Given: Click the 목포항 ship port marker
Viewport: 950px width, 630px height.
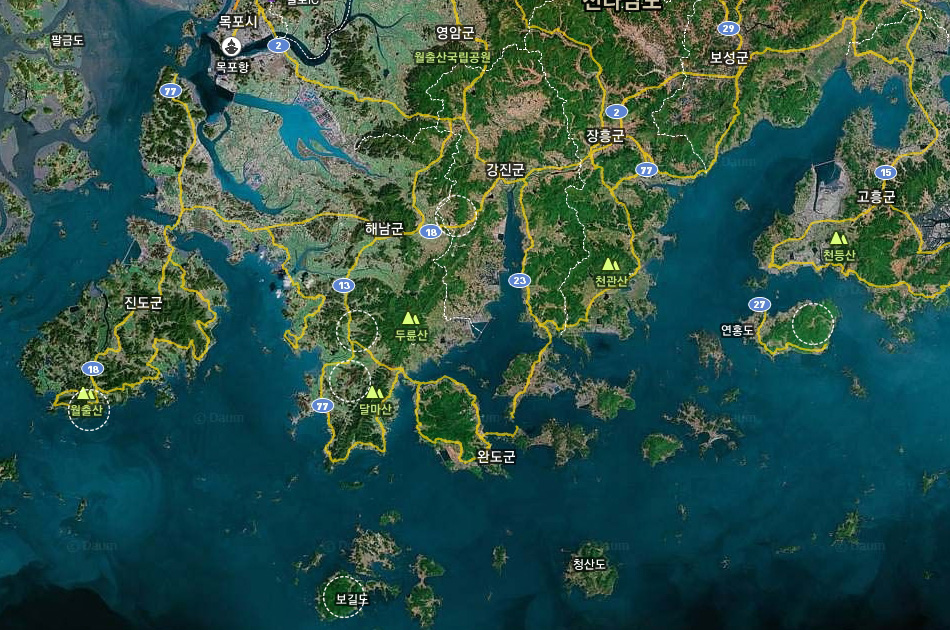Looking at the screenshot, I should click(x=232, y=46).
